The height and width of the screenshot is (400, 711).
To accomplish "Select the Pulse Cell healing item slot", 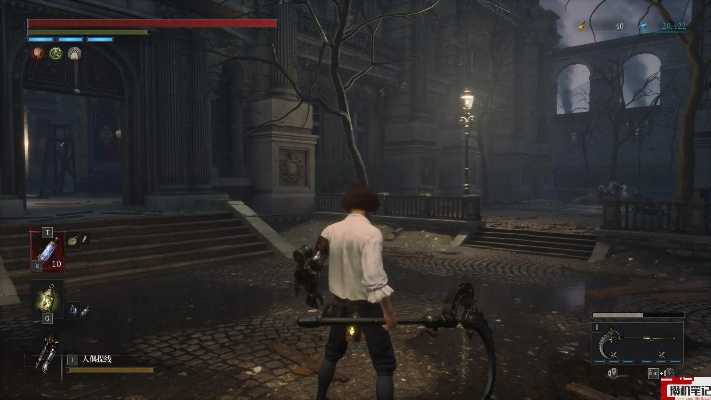I will pyautogui.click(x=46, y=250).
